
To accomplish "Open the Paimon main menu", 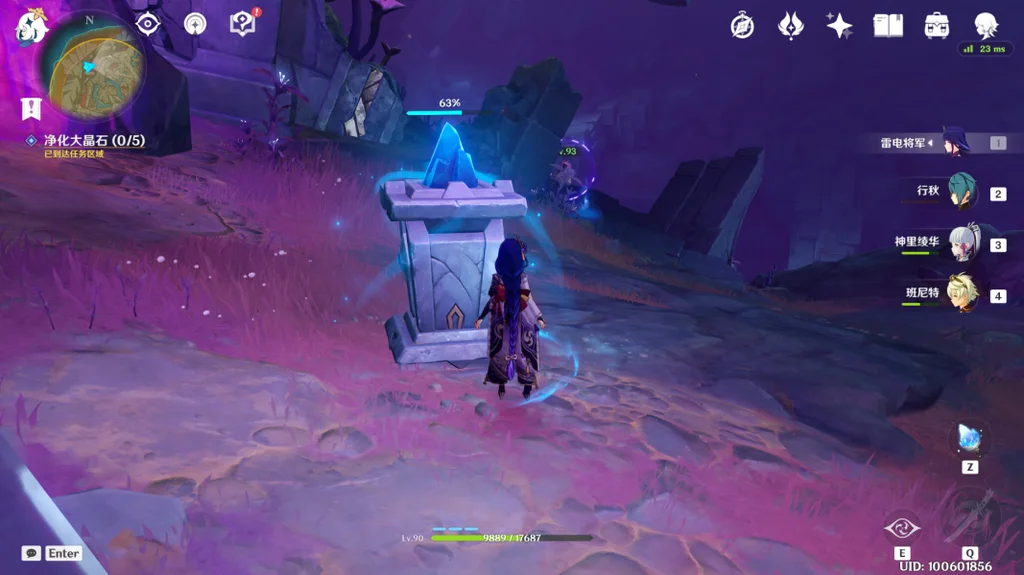I will (30, 26).
